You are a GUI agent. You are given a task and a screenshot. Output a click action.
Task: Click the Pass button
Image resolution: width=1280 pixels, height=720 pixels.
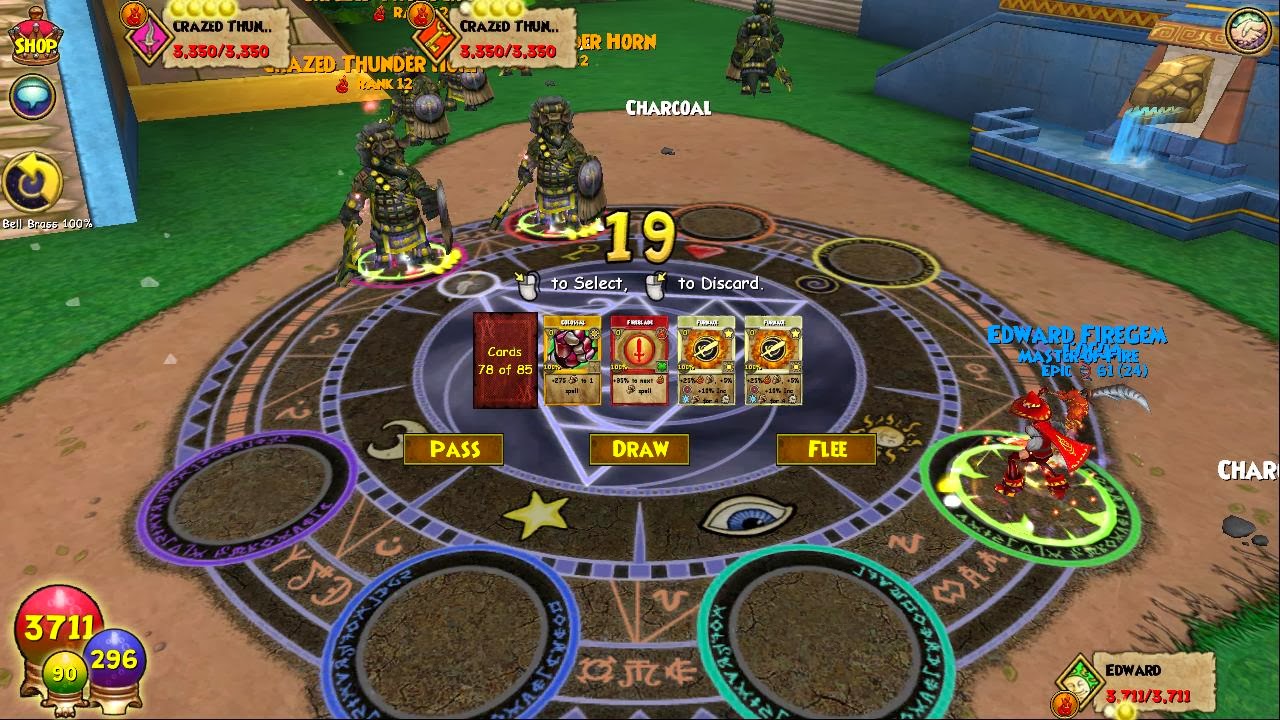click(454, 450)
